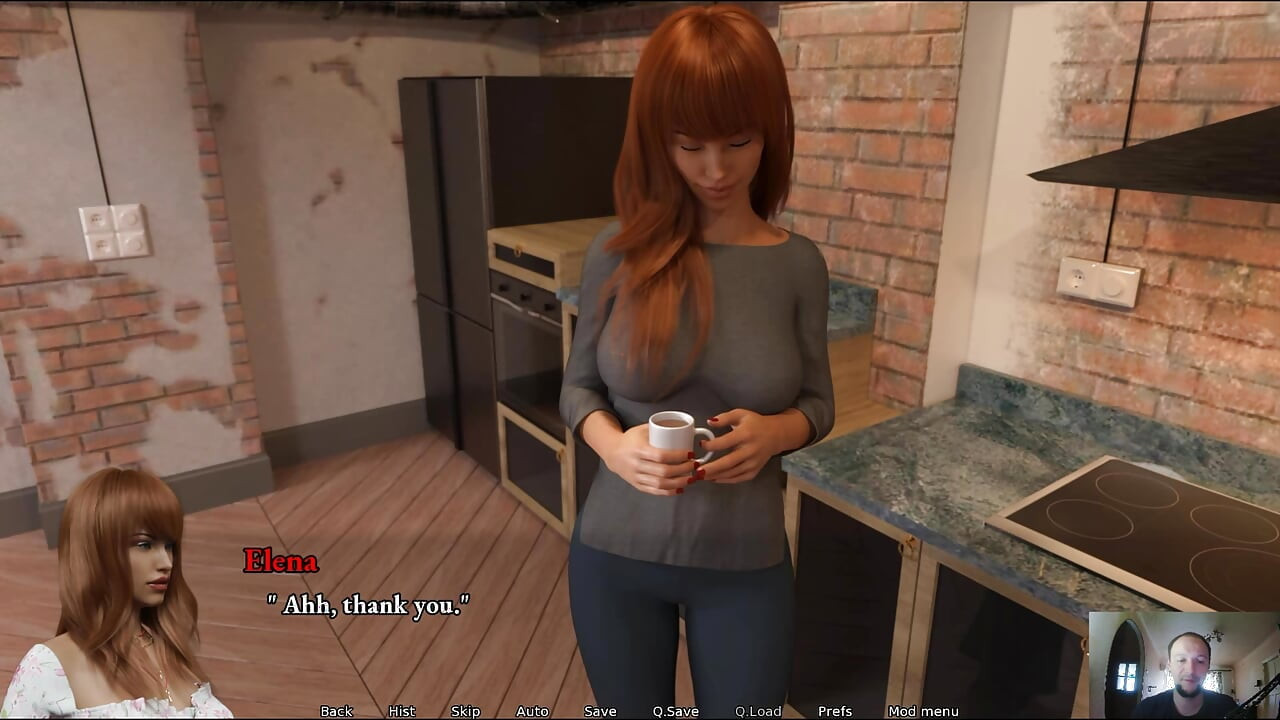Toggle Skip mode for fast-forwarding text
Screen dimensions: 1280x720
pyautogui.click(x=465, y=711)
